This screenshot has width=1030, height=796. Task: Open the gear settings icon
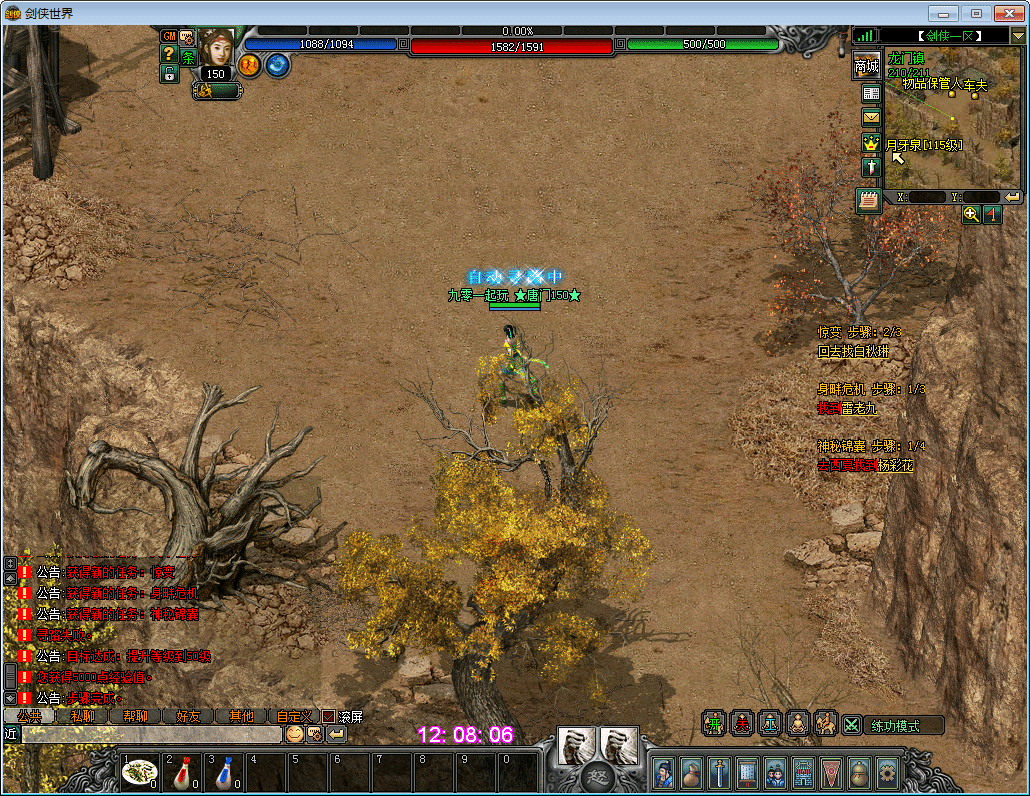[886, 772]
